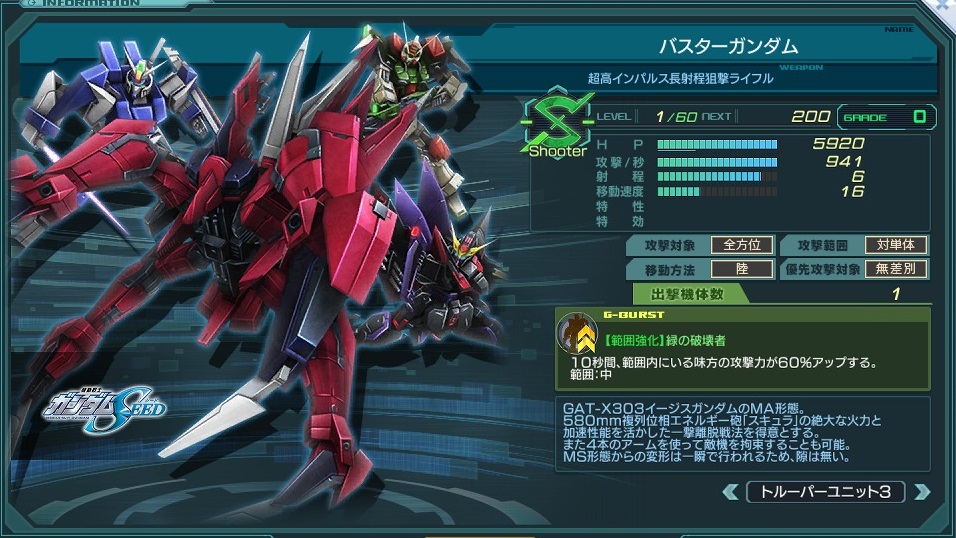The height and width of the screenshot is (538, 956).
Task: Select the トルーパーユニット3 label button
Action: pyautogui.click(x=826, y=492)
